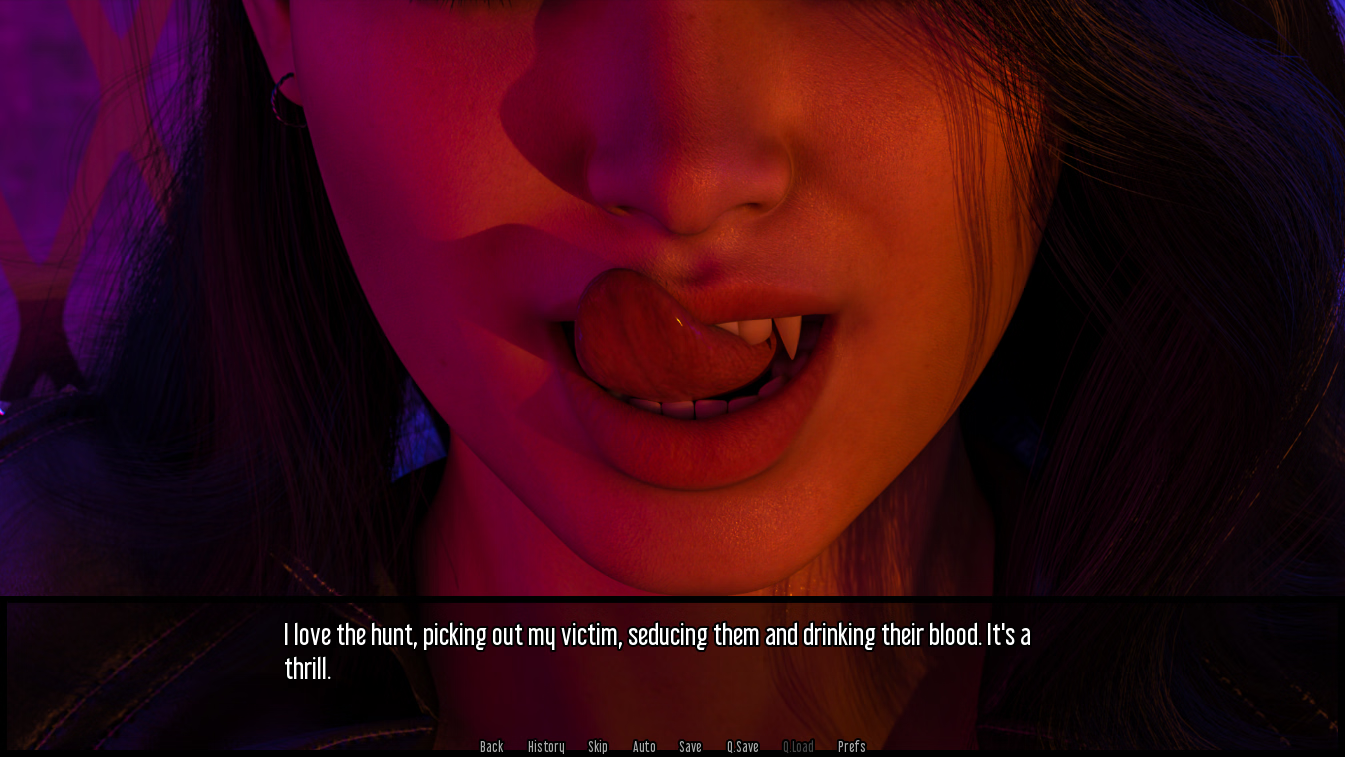The image size is (1345, 757).
Task: Activate Skip to fast-forward dialogue
Action: click(598, 747)
